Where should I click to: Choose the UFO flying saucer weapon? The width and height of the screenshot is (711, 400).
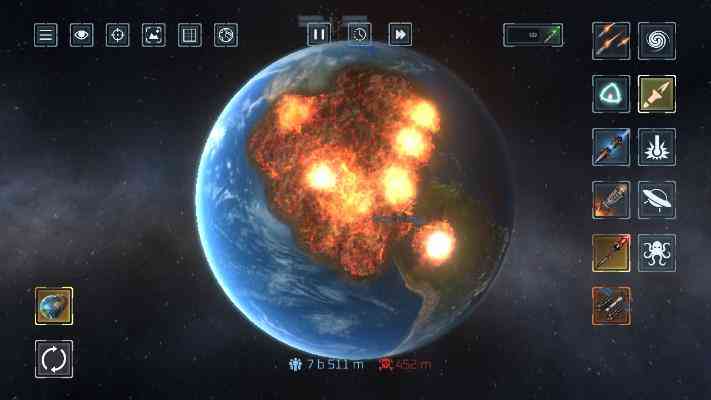tap(657, 200)
